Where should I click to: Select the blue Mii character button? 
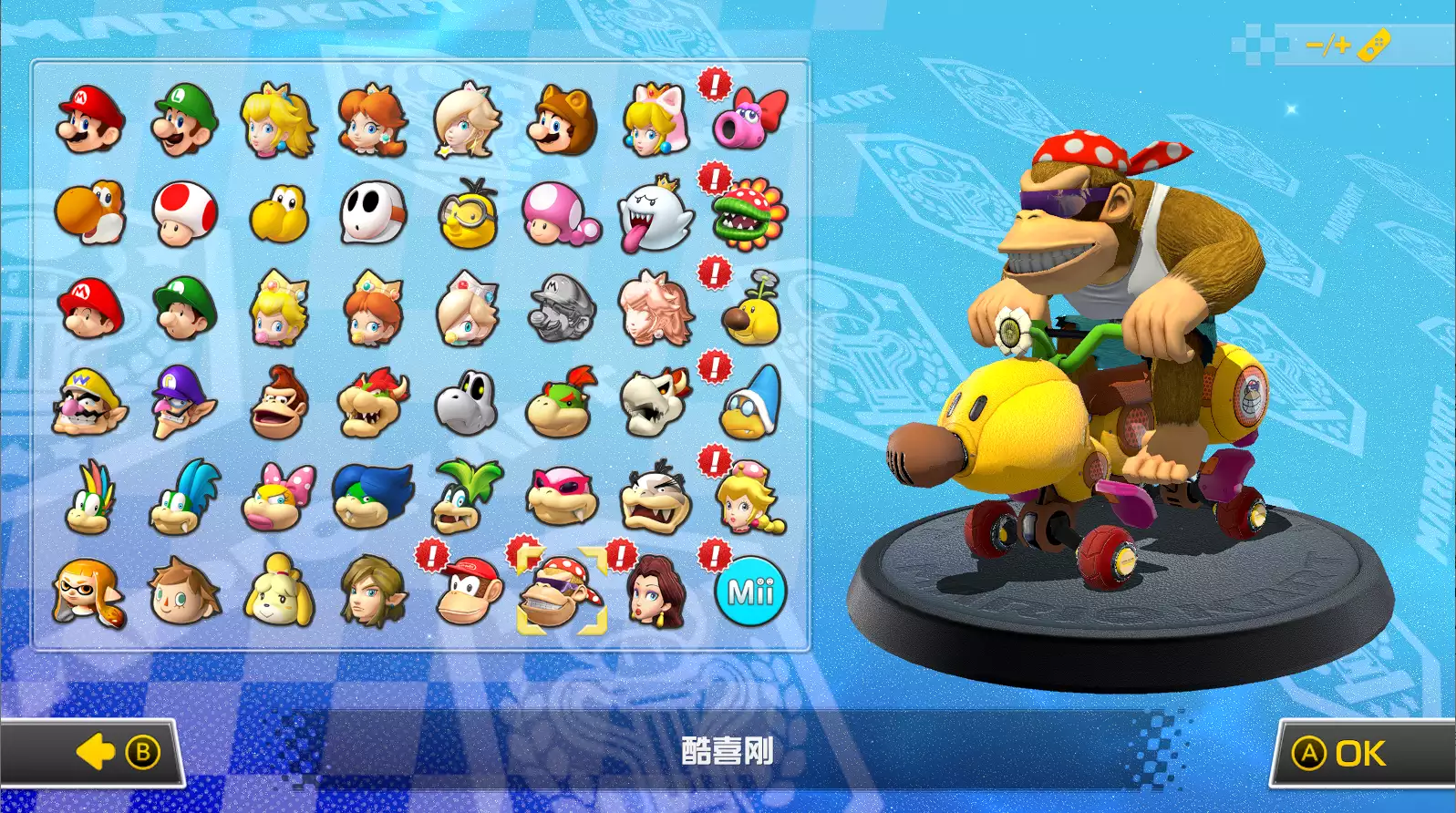(x=750, y=592)
